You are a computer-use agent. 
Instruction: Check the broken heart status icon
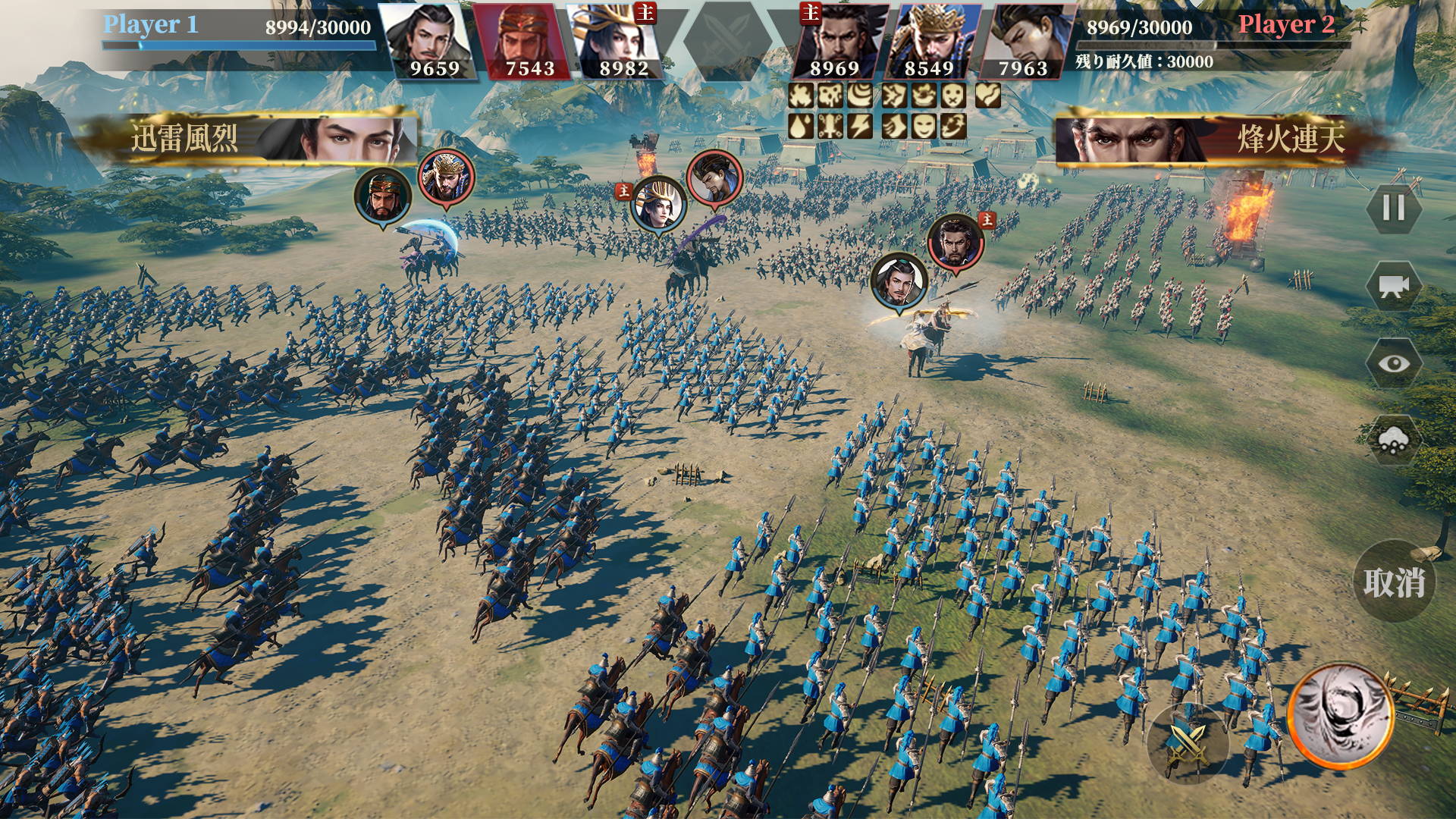click(x=987, y=96)
